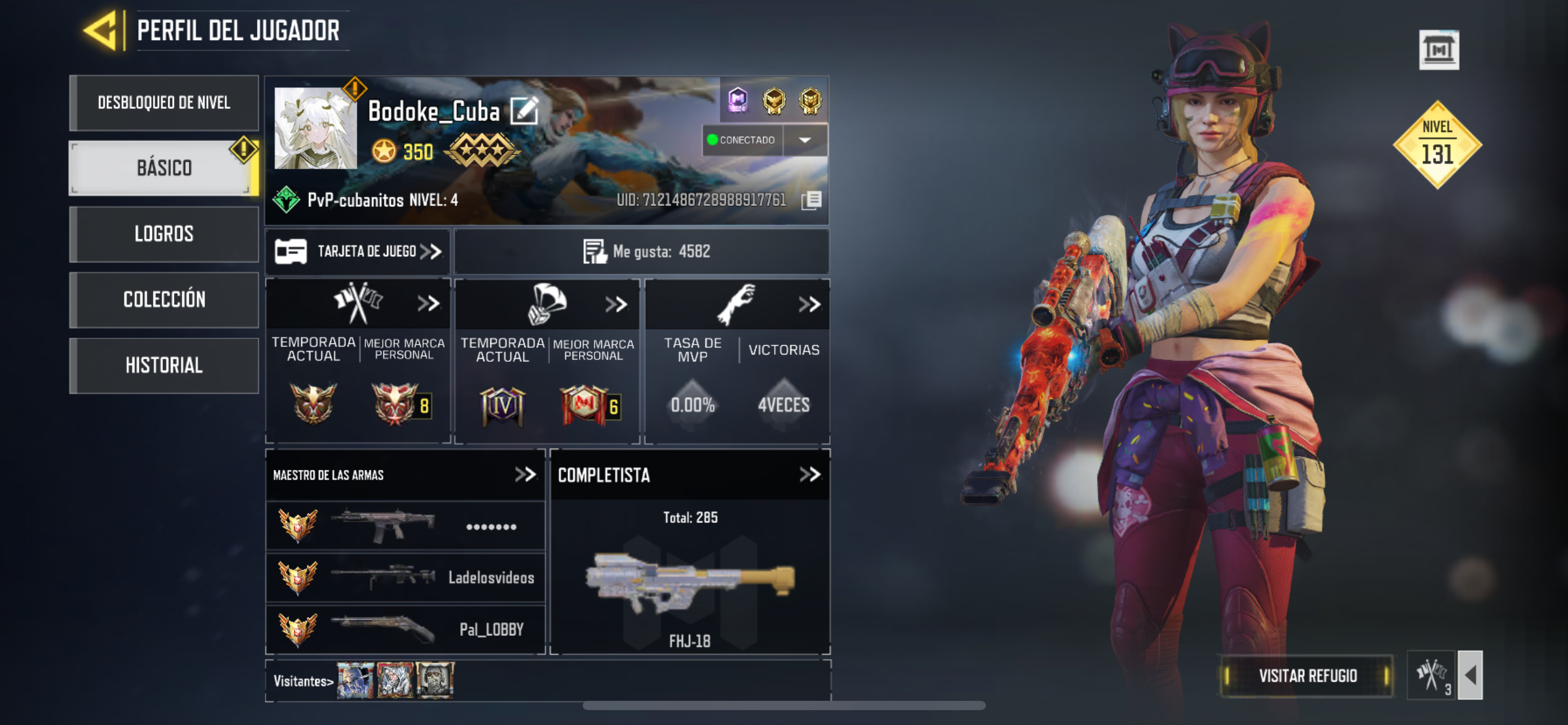This screenshot has width=1568, height=725.
Task: Change the player avatar picture
Action: tap(315, 128)
